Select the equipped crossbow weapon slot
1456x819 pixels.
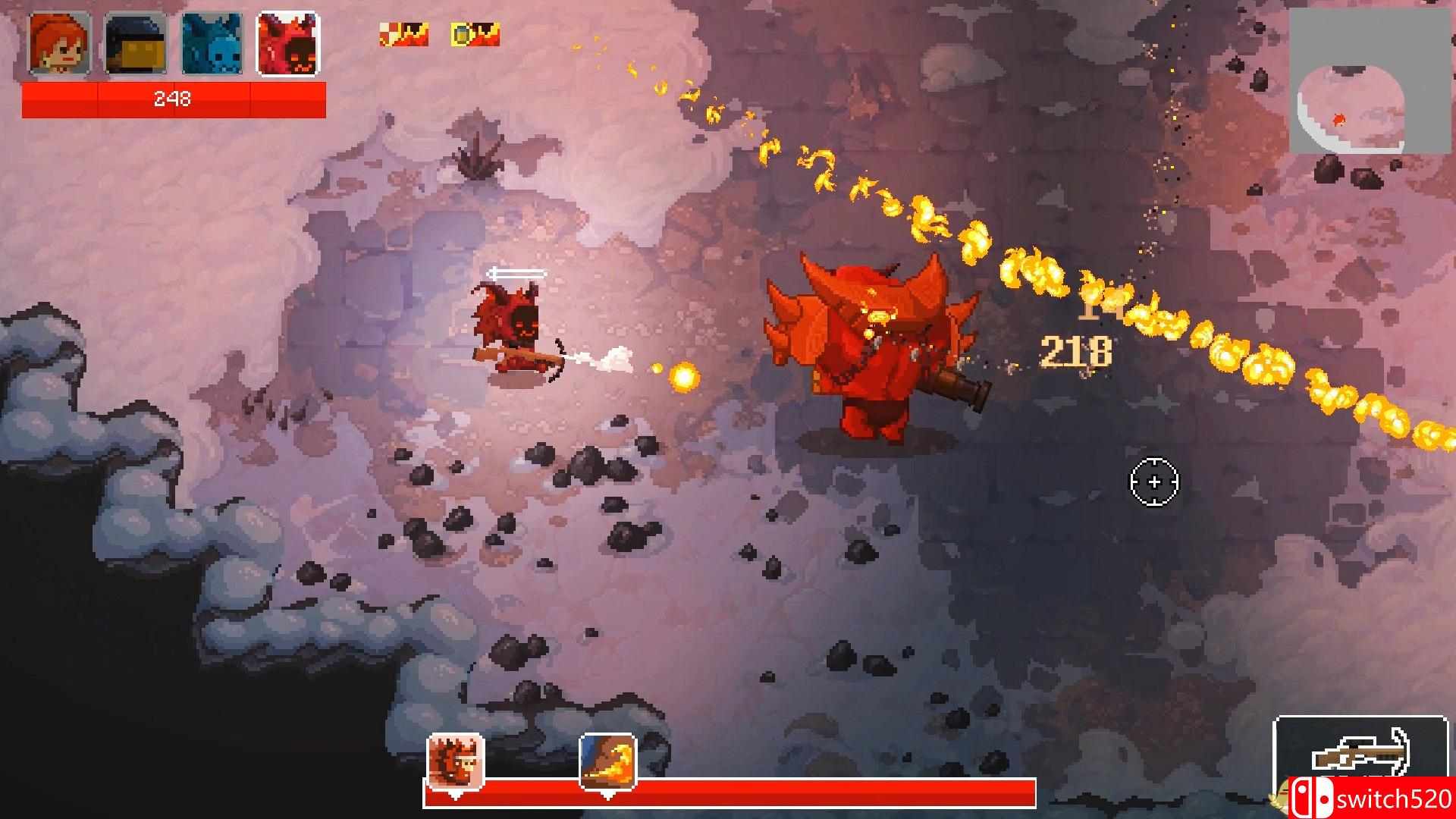point(1360,758)
